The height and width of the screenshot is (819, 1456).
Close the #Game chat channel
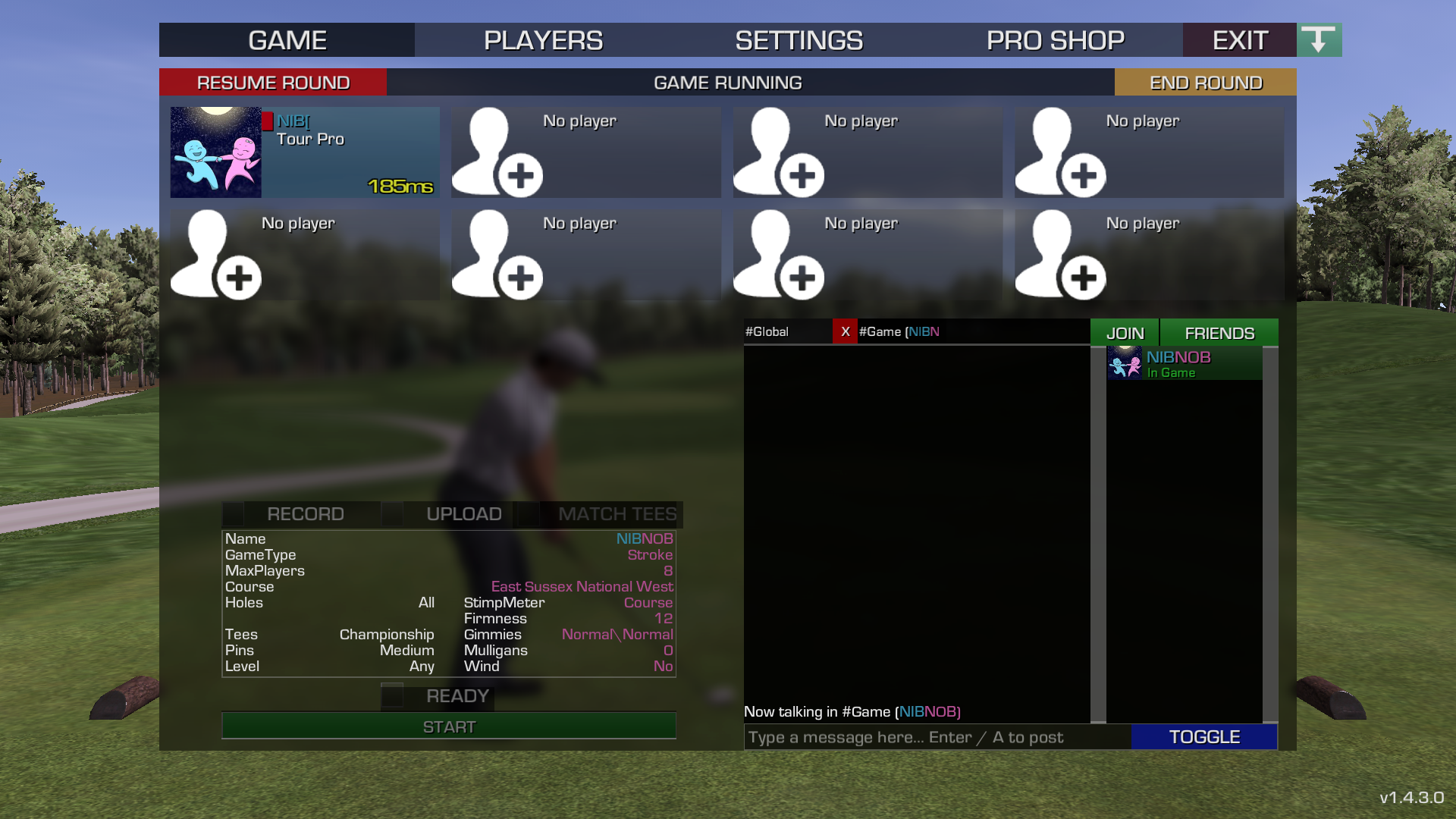[x=845, y=332]
